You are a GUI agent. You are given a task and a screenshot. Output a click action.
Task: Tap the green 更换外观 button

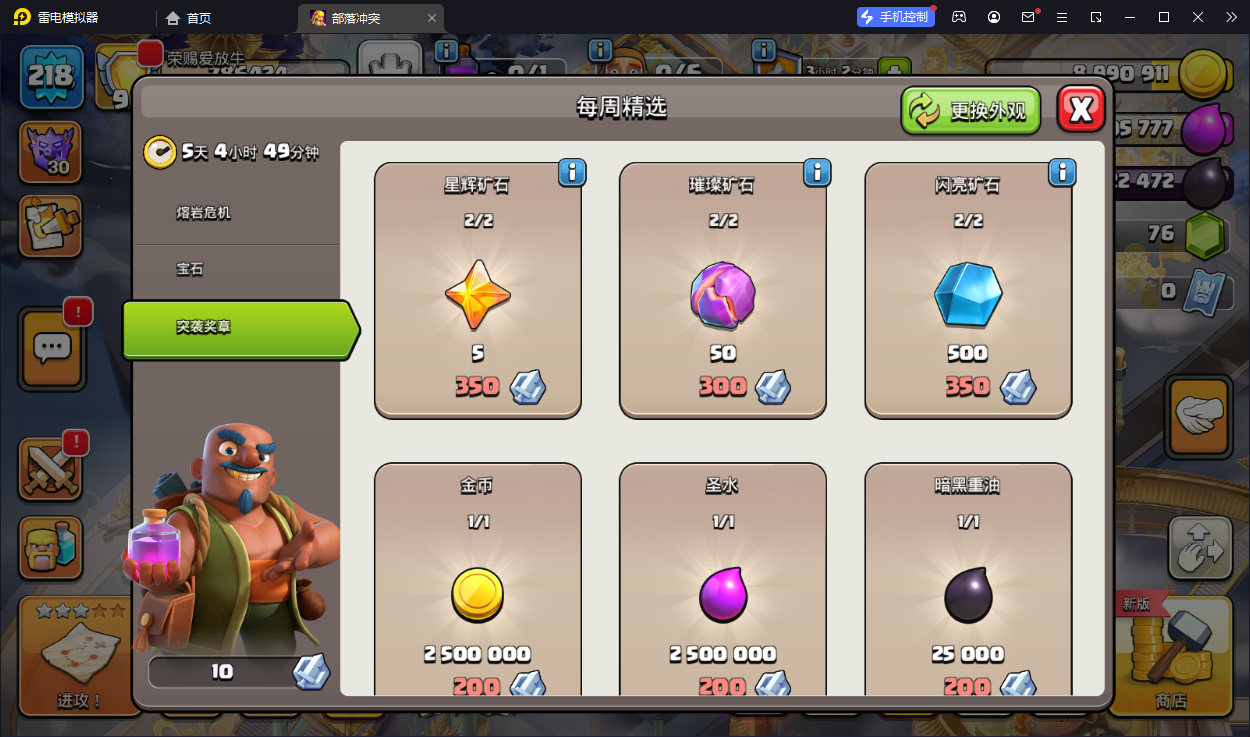pyautogui.click(x=970, y=110)
